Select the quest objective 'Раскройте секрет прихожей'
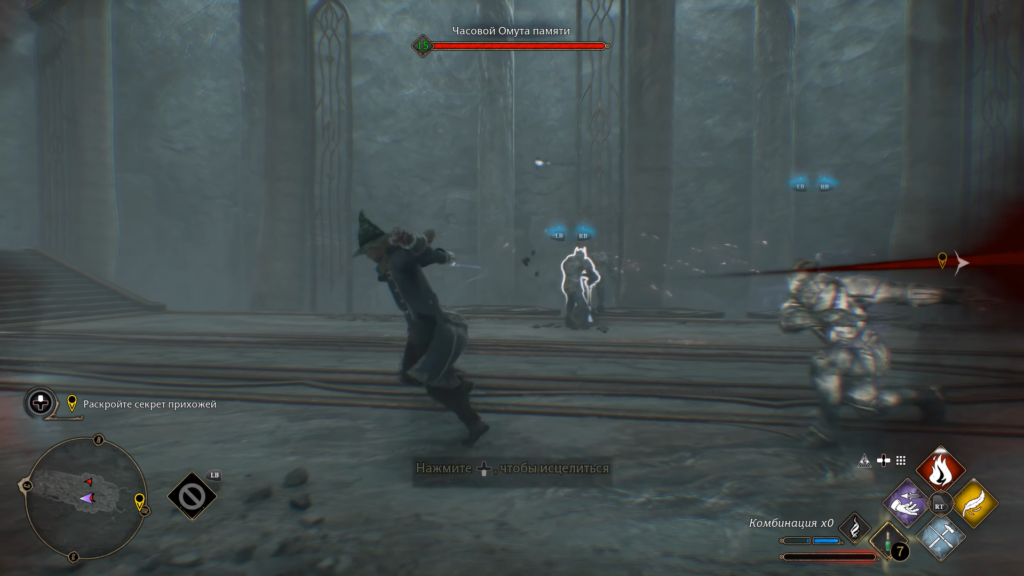The image size is (1024, 576). 150,404
